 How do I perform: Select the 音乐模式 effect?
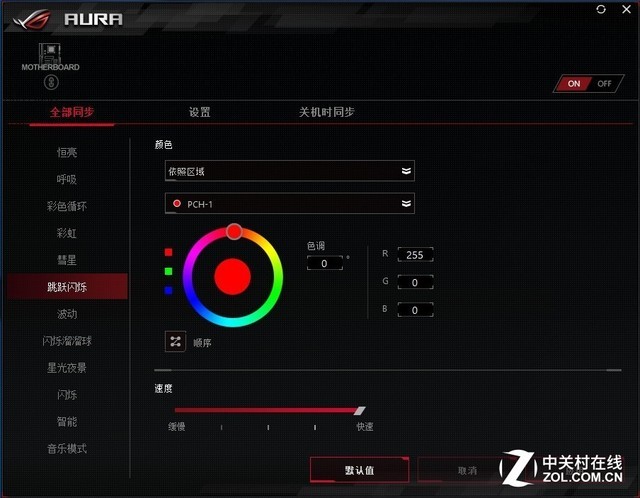[x=67, y=449]
